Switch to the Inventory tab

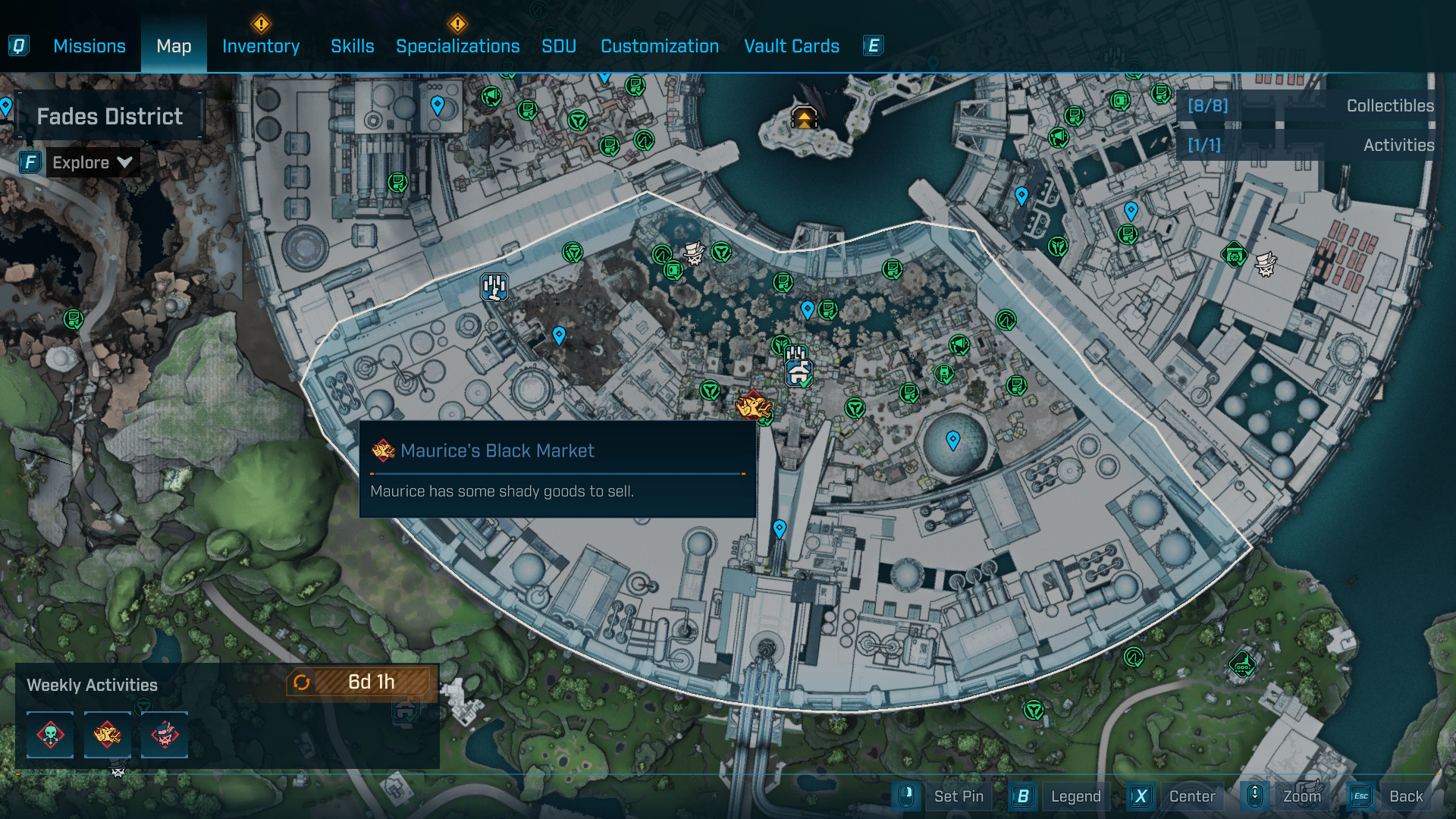pos(261,46)
